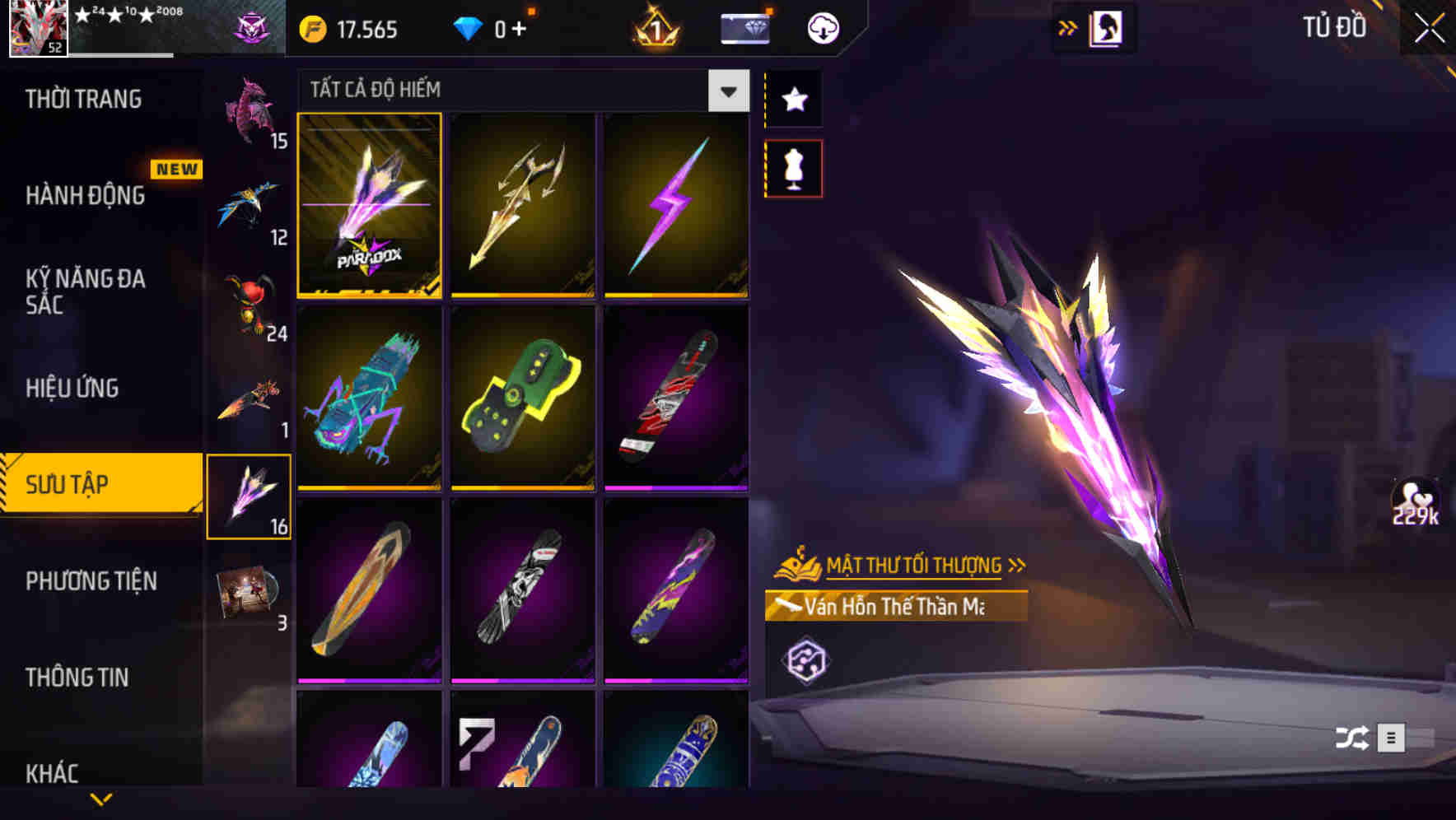Select the Paradox item thumbnail in the grid
Viewport: 1456px width, 820px height.
[370, 207]
